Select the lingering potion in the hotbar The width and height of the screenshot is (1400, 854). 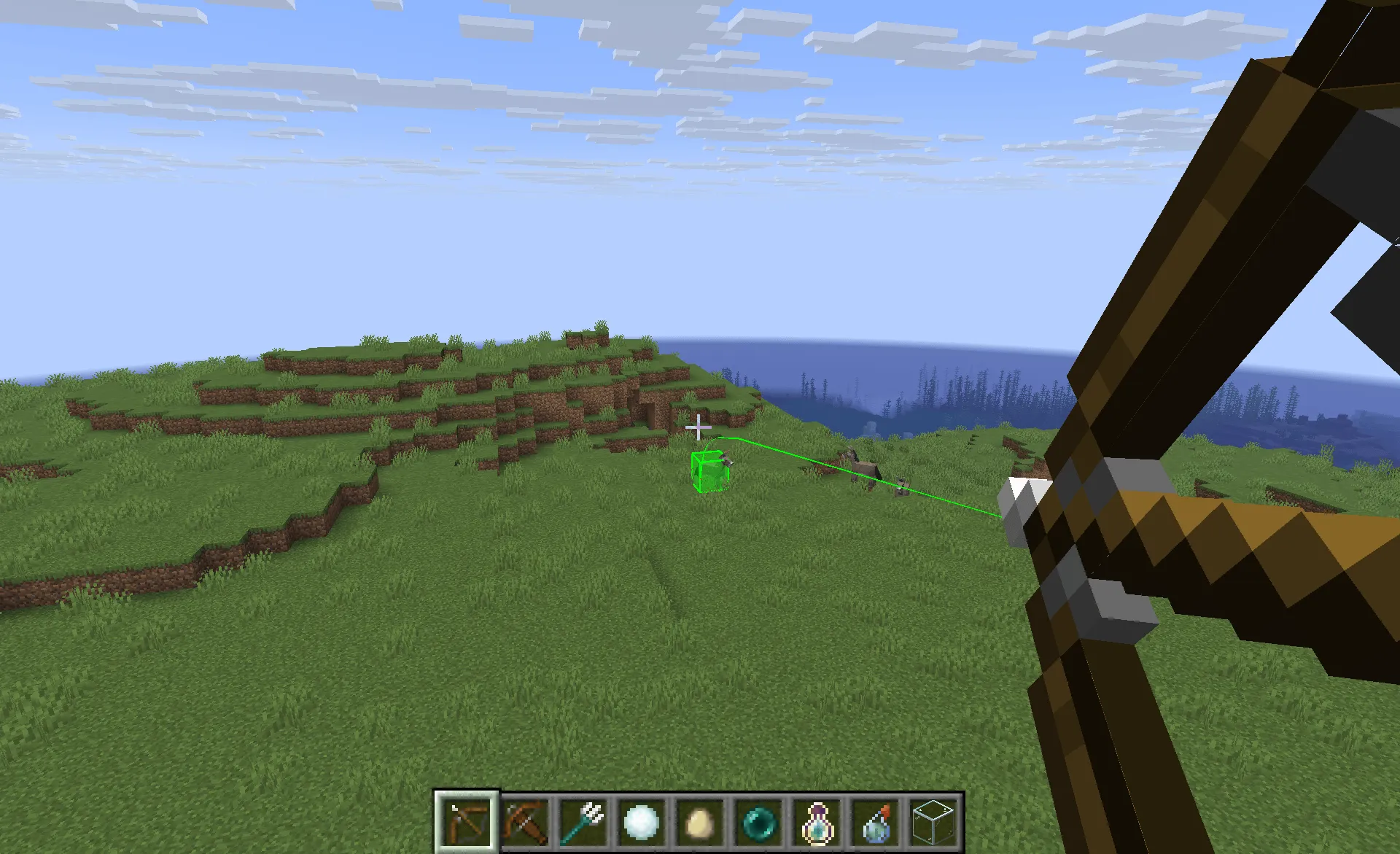817,822
